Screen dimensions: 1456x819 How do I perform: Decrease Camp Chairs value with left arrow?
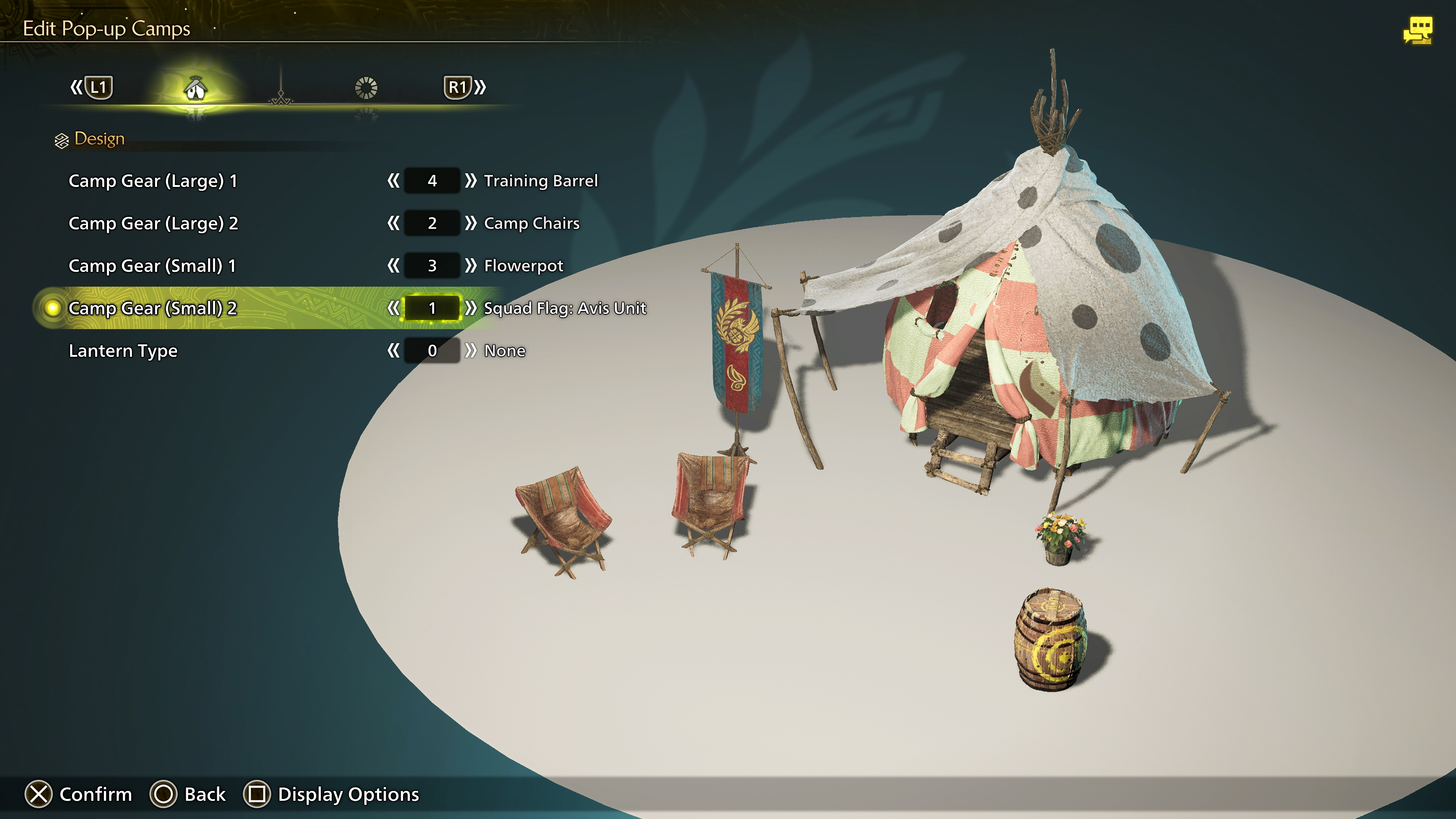coord(394,223)
